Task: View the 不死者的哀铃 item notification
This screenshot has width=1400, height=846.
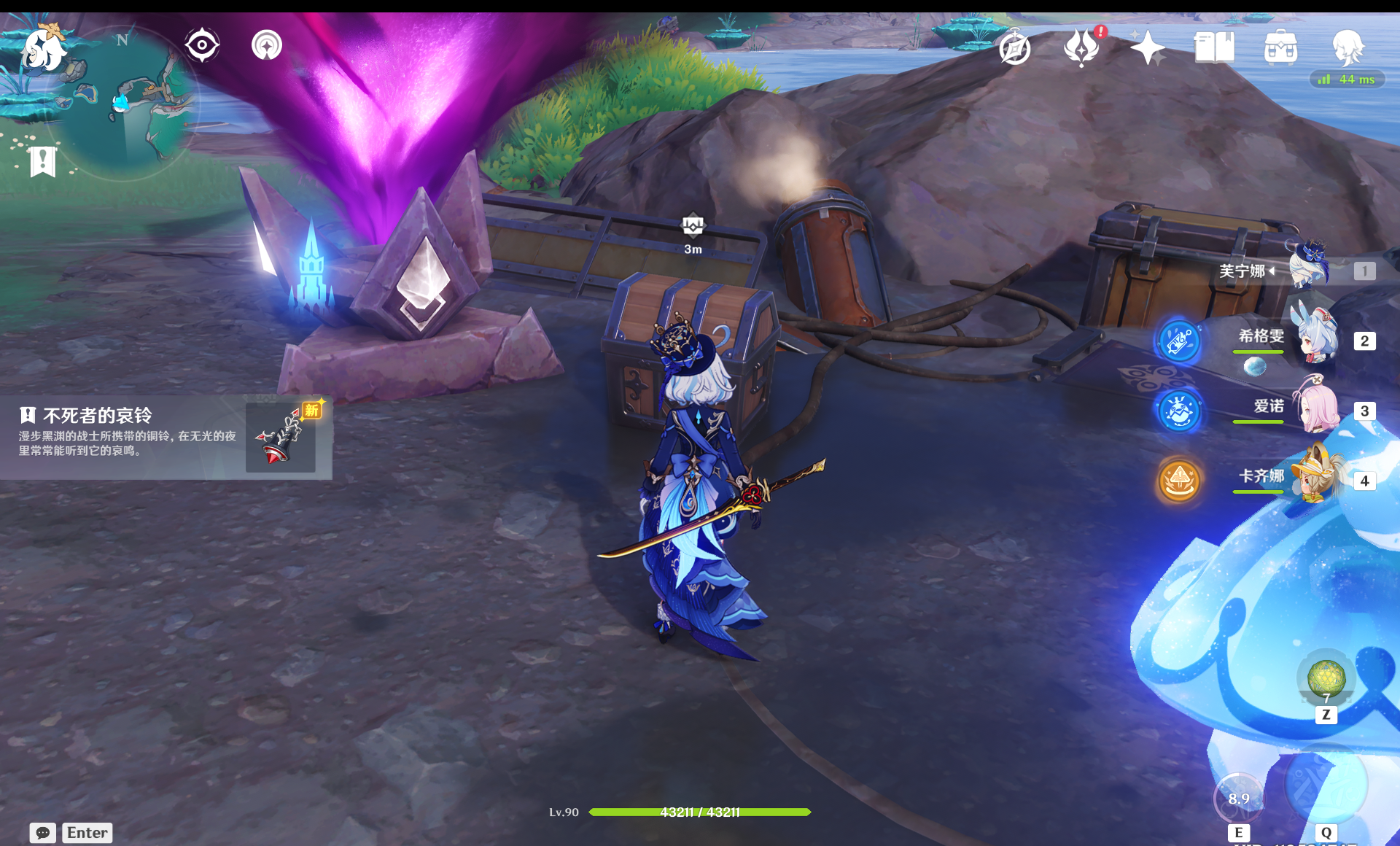Action: 166,438
